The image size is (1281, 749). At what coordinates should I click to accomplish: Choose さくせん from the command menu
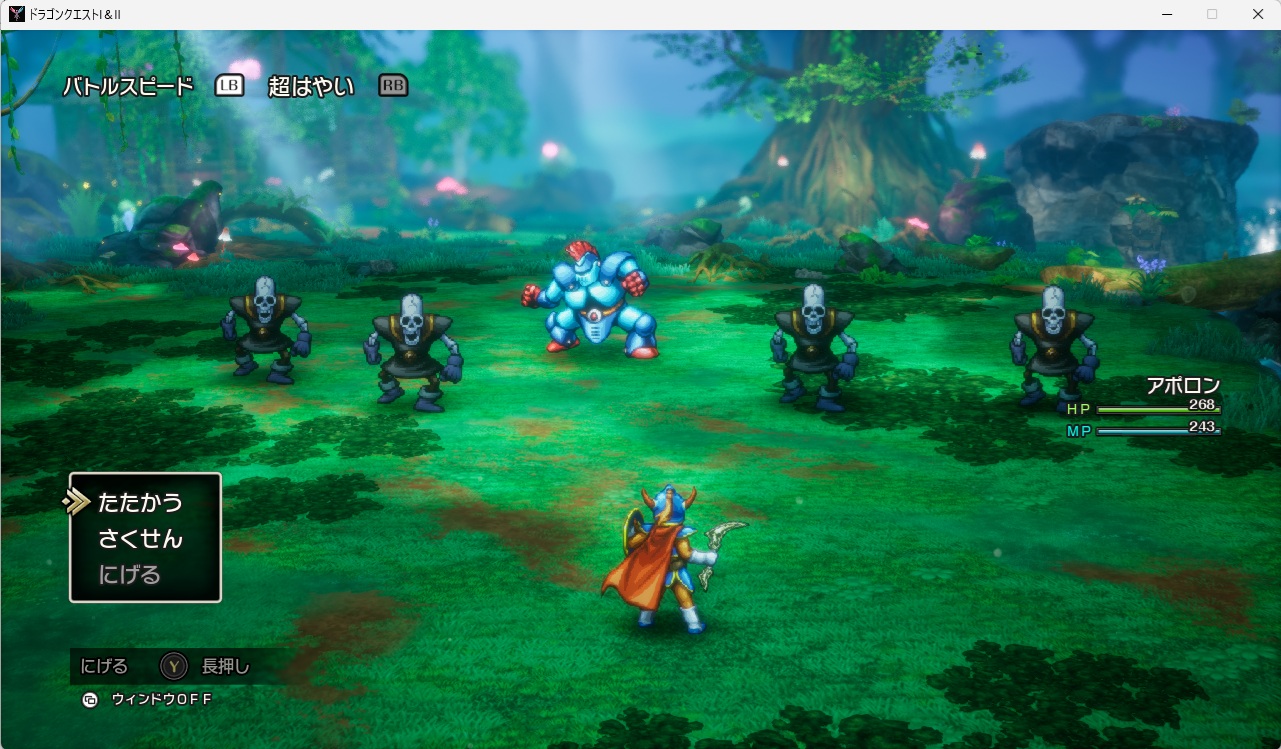[x=140, y=539]
